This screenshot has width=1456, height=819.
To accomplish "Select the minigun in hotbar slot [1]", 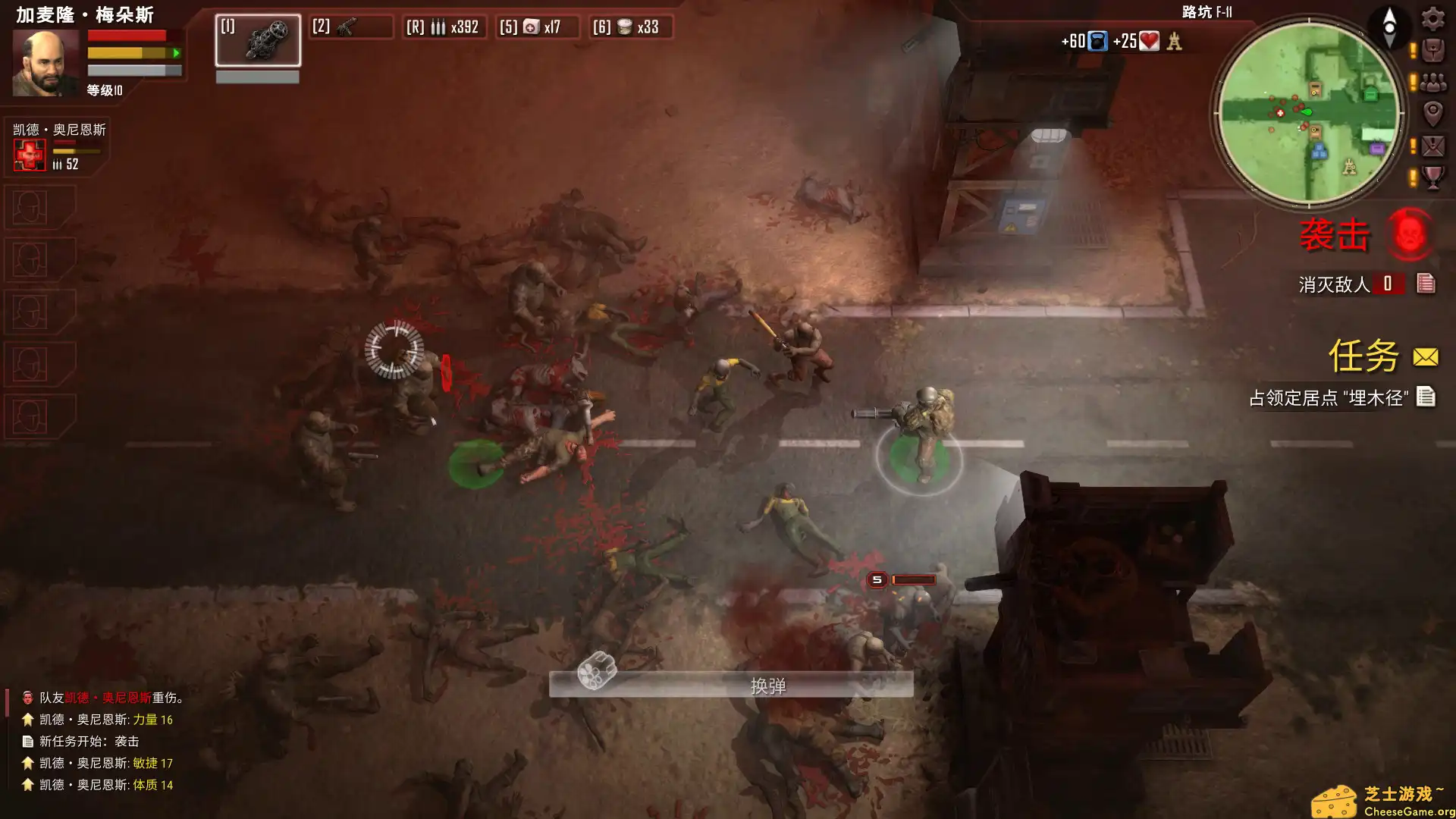I will tap(258, 42).
